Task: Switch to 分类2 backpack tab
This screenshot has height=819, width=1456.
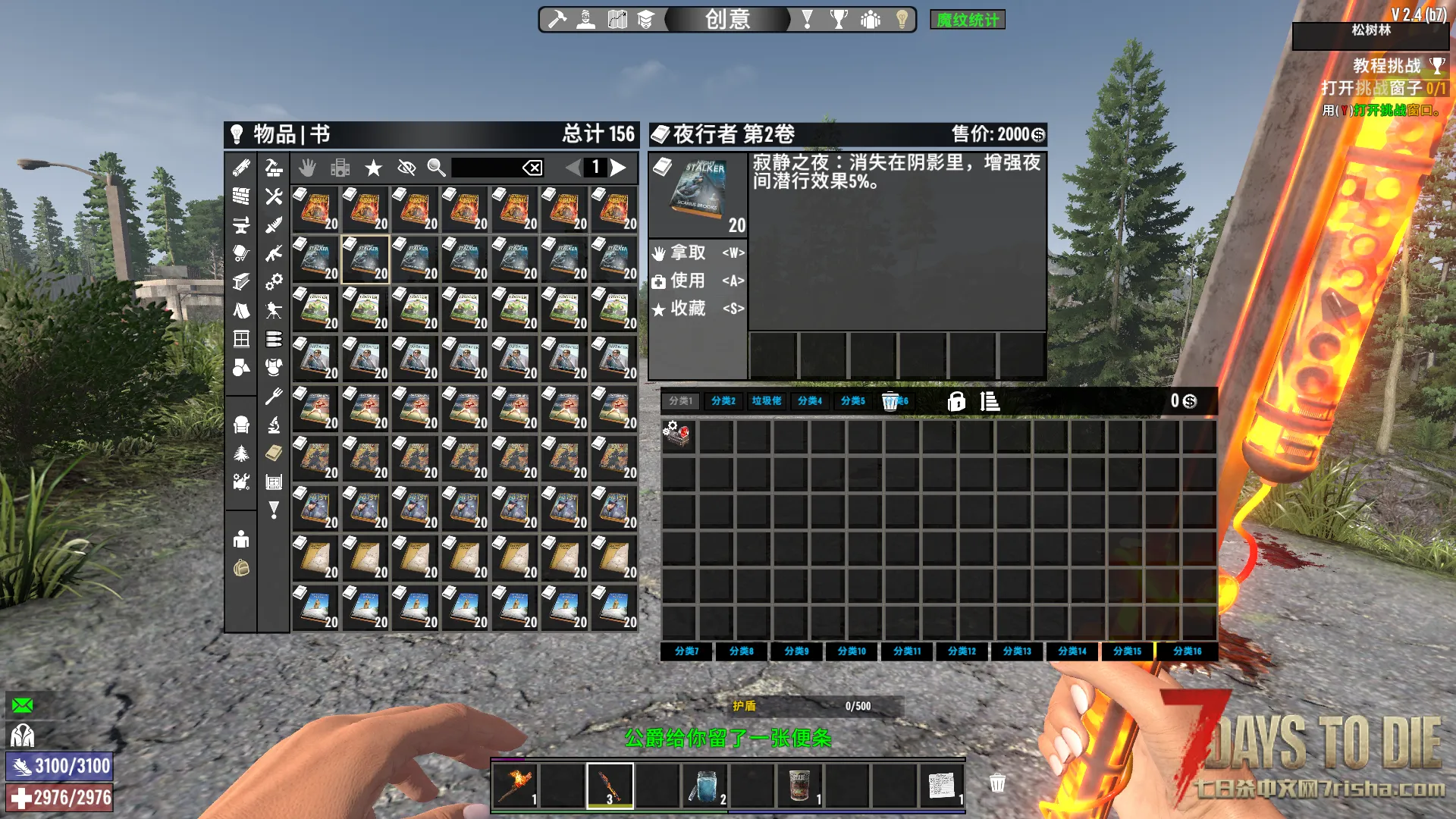Action: tap(723, 401)
